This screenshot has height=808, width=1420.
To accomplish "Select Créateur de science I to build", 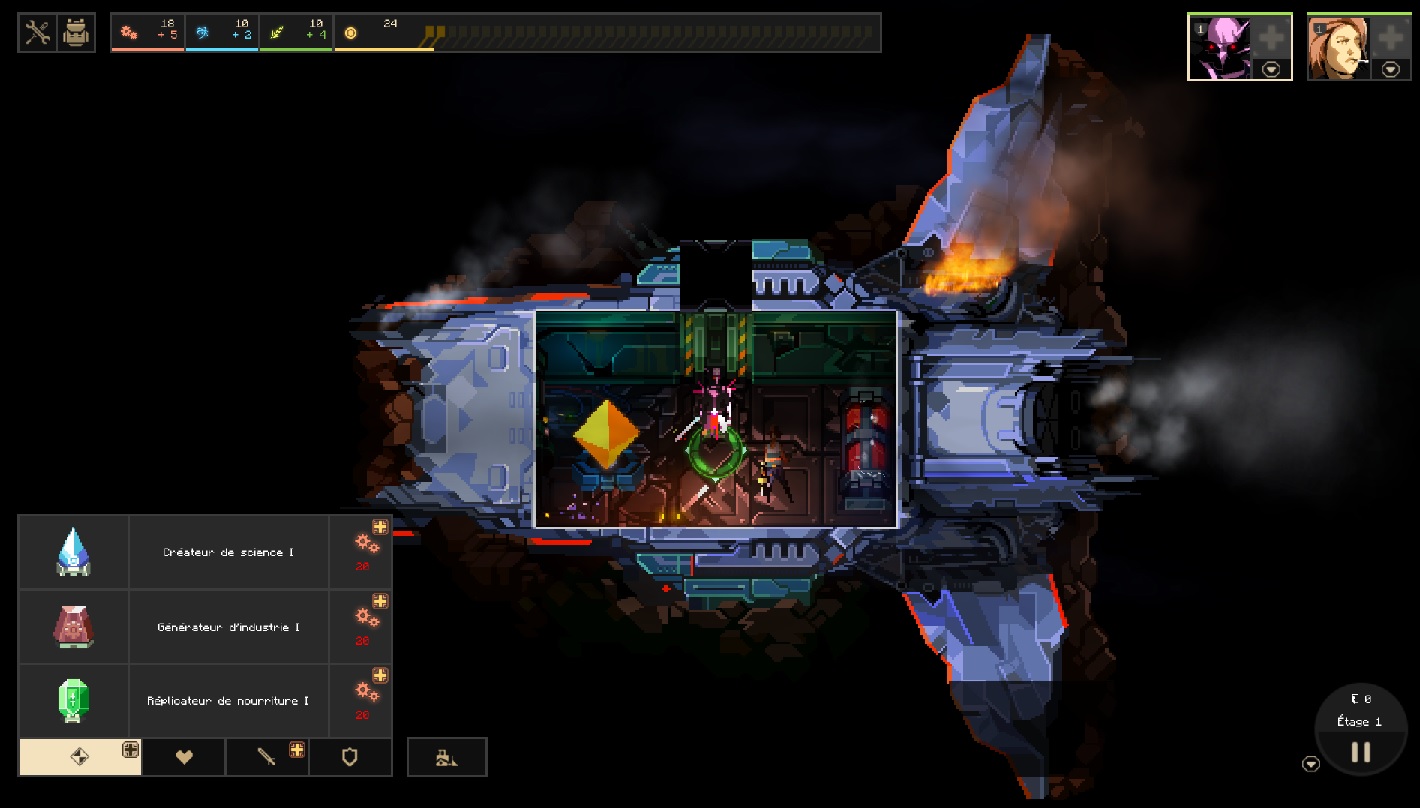I will [228, 551].
